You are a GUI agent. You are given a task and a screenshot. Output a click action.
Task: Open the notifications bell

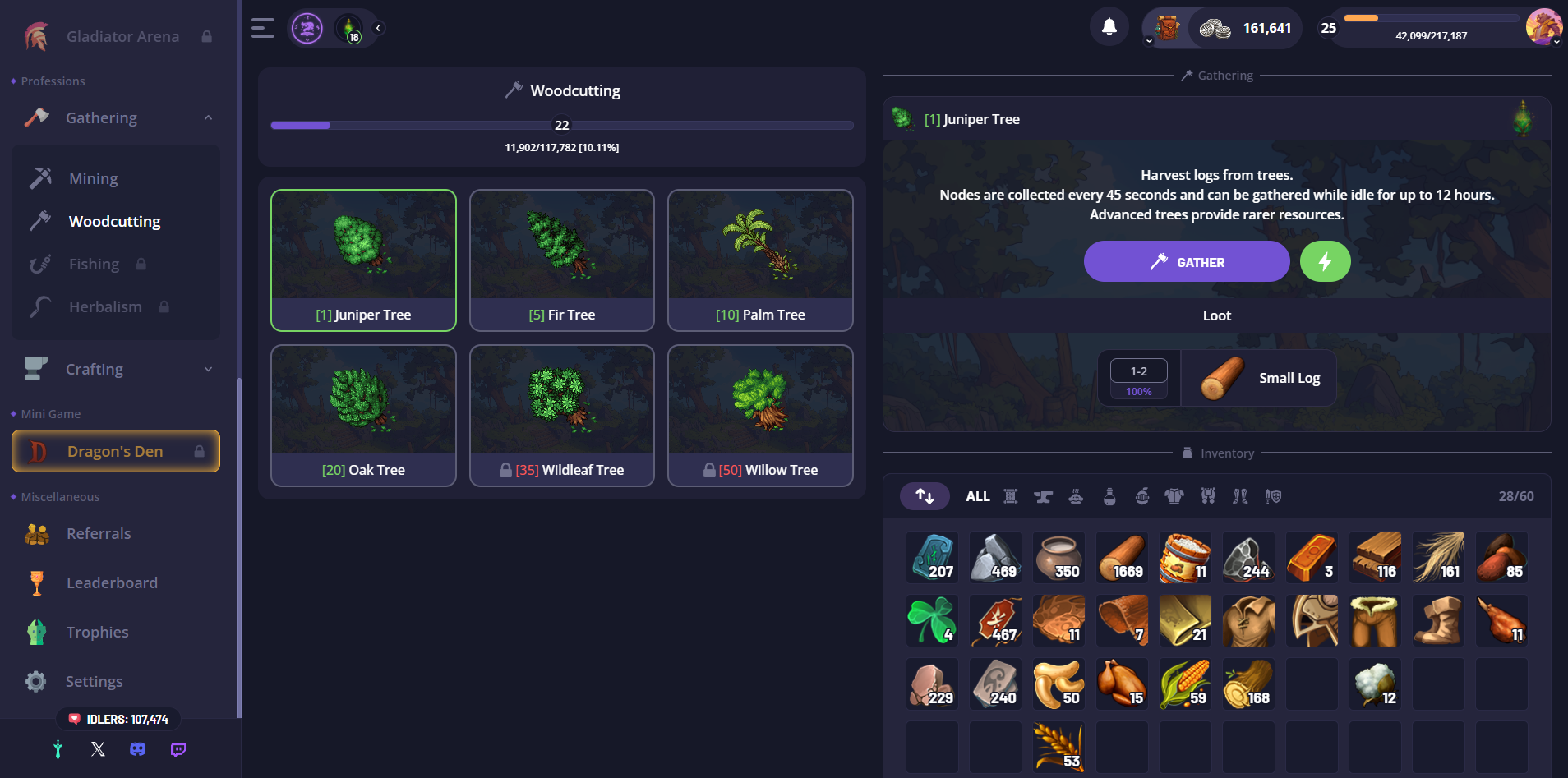[x=1109, y=27]
